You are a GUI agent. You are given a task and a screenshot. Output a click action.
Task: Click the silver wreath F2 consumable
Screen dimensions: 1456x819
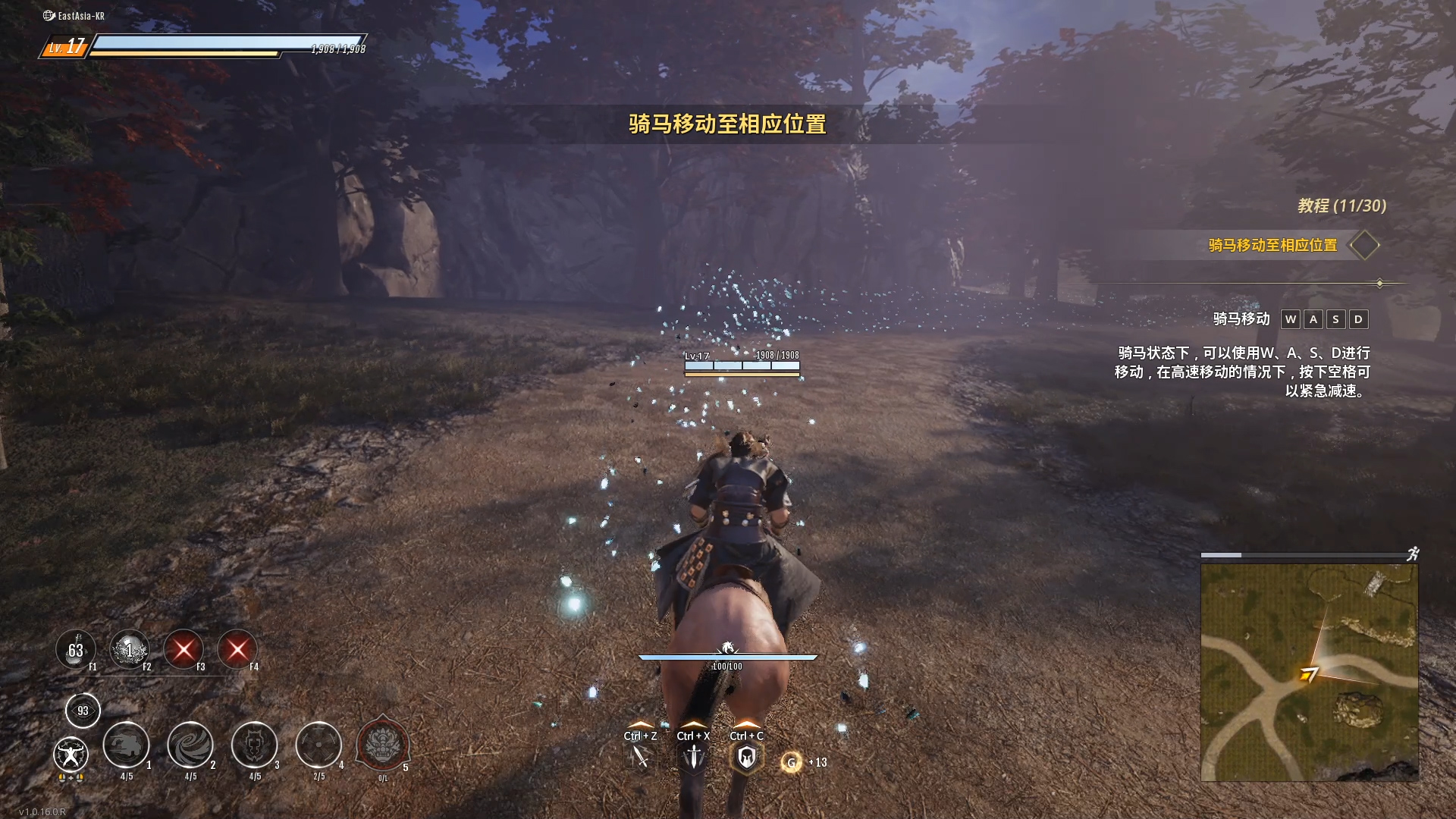click(130, 650)
